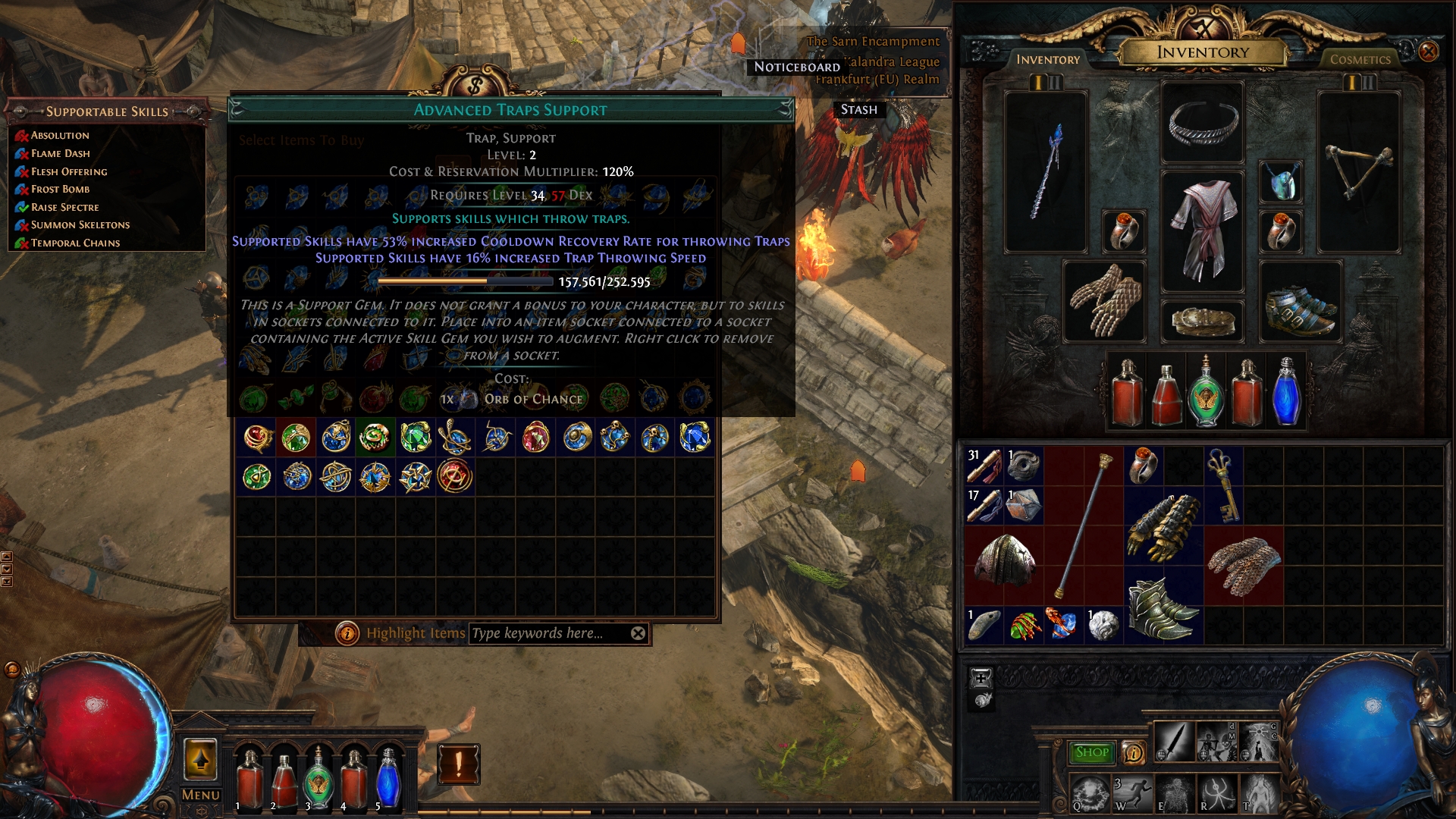Screen dimensions: 1456x819
Task: Open the Noticeboard
Action: pyautogui.click(x=796, y=67)
